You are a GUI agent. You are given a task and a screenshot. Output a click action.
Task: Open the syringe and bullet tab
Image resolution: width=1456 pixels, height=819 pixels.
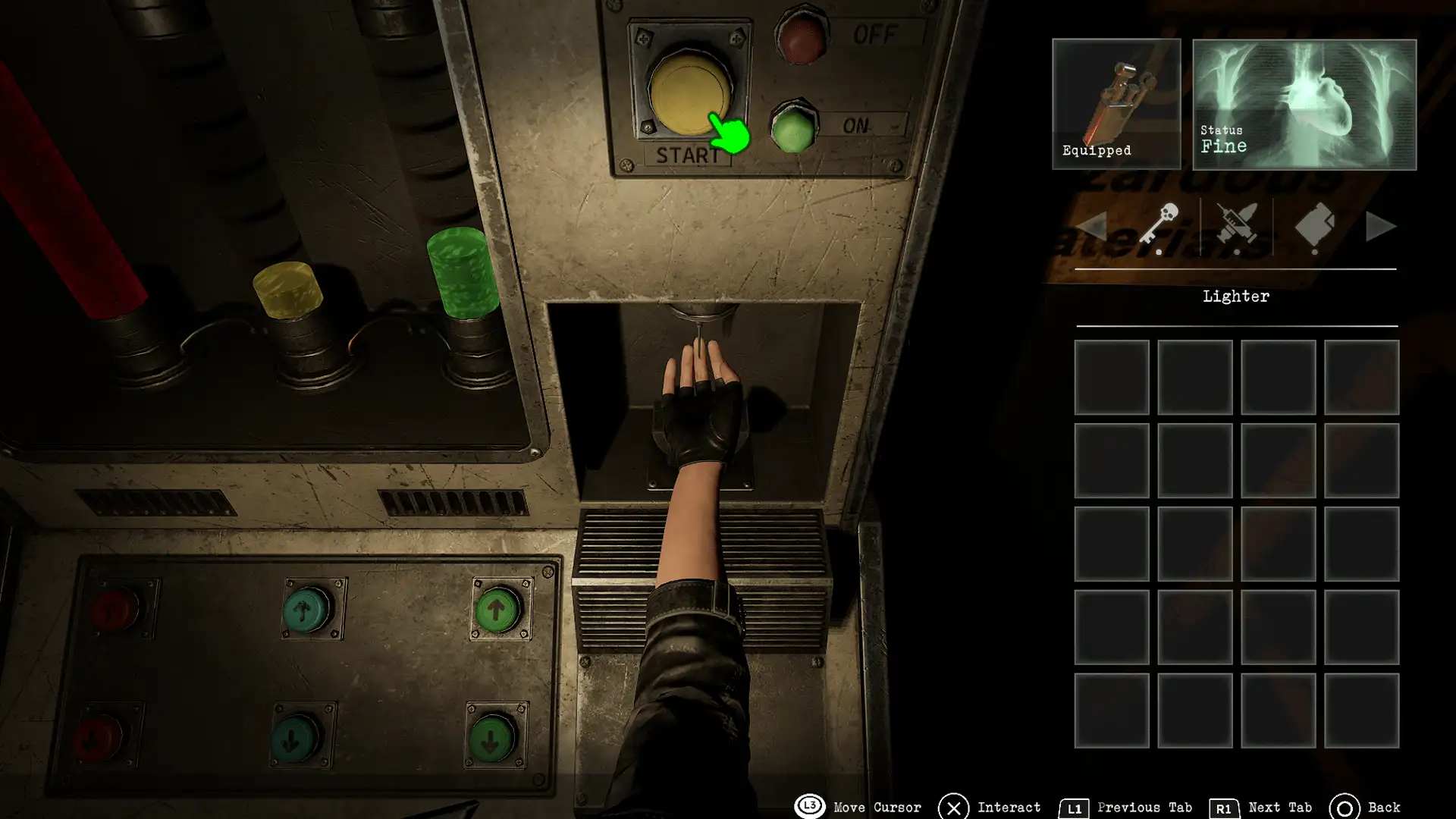click(x=1236, y=226)
